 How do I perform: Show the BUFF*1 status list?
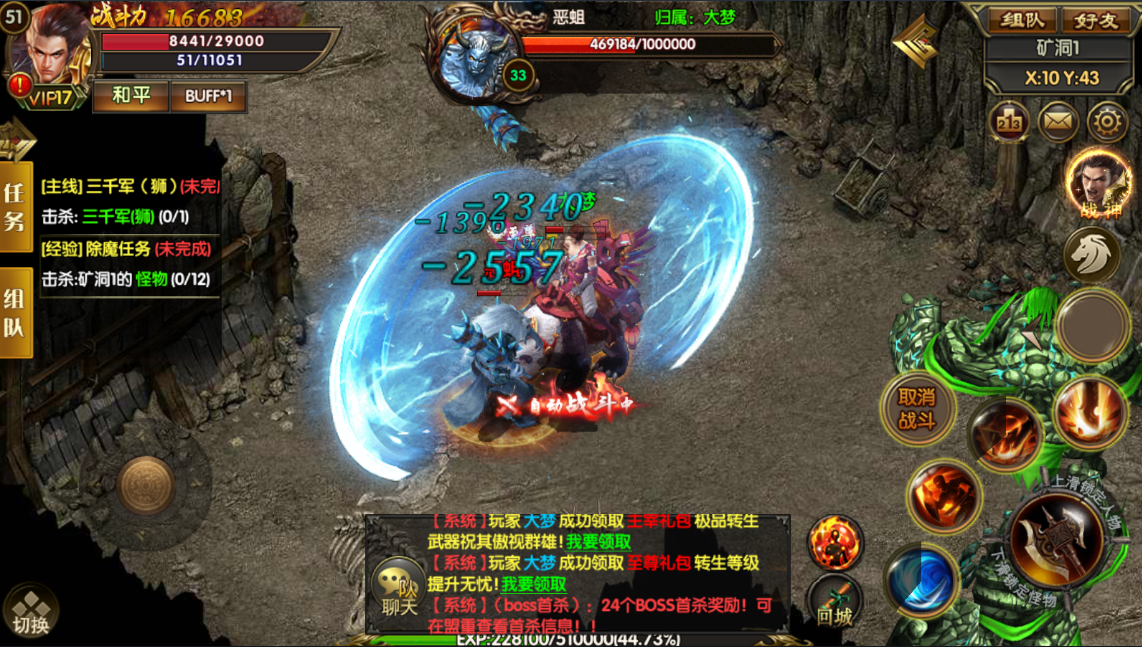(x=208, y=96)
